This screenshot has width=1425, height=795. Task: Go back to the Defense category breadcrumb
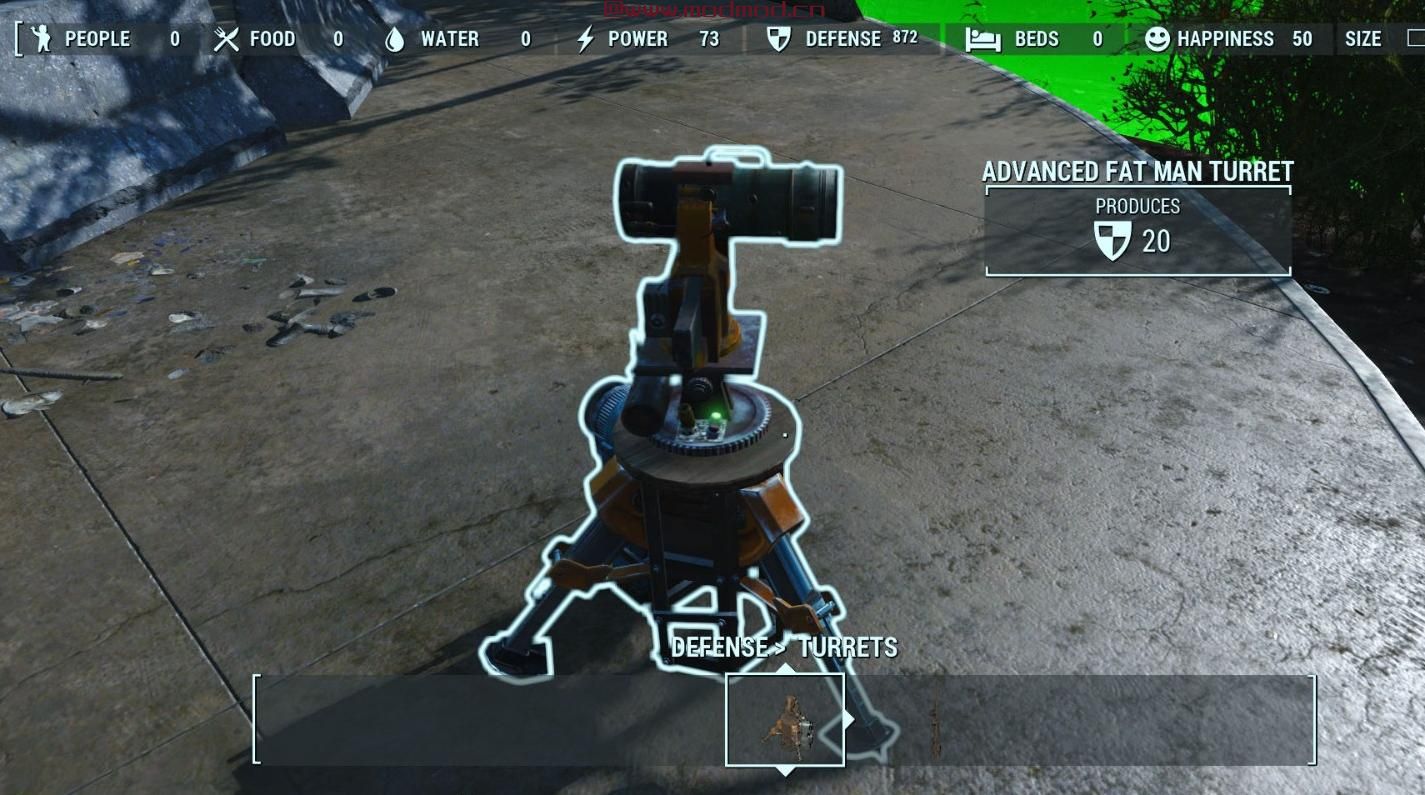point(719,647)
